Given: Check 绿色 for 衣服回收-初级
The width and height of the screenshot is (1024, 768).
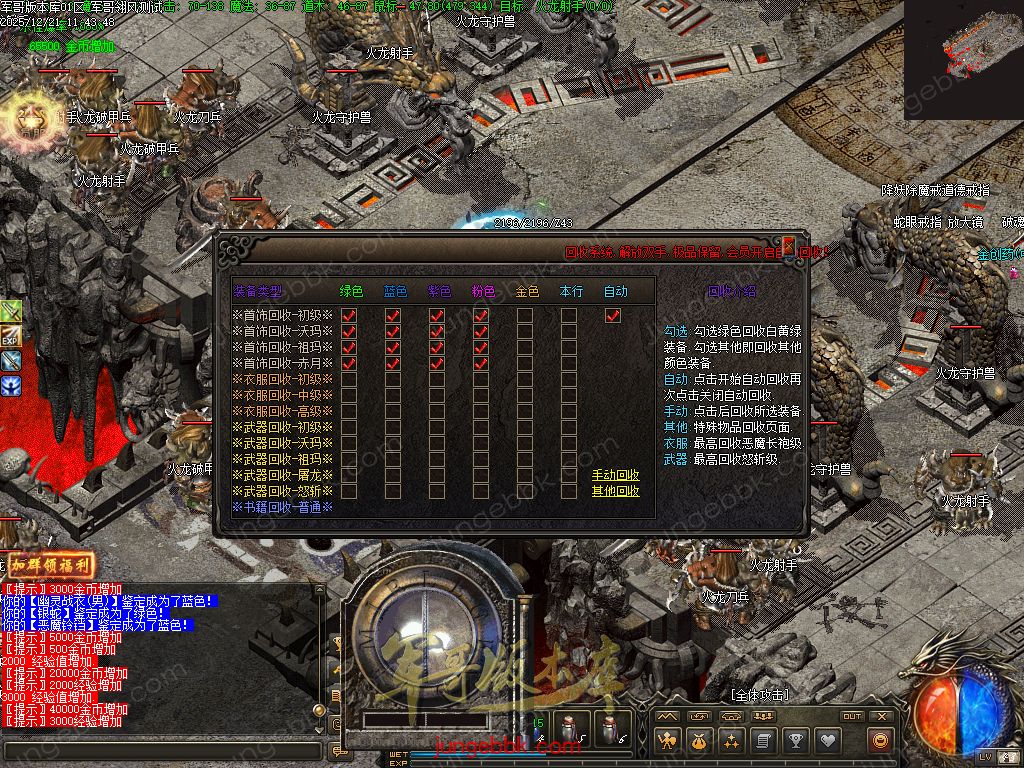Looking at the screenshot, I should (349, 379).
